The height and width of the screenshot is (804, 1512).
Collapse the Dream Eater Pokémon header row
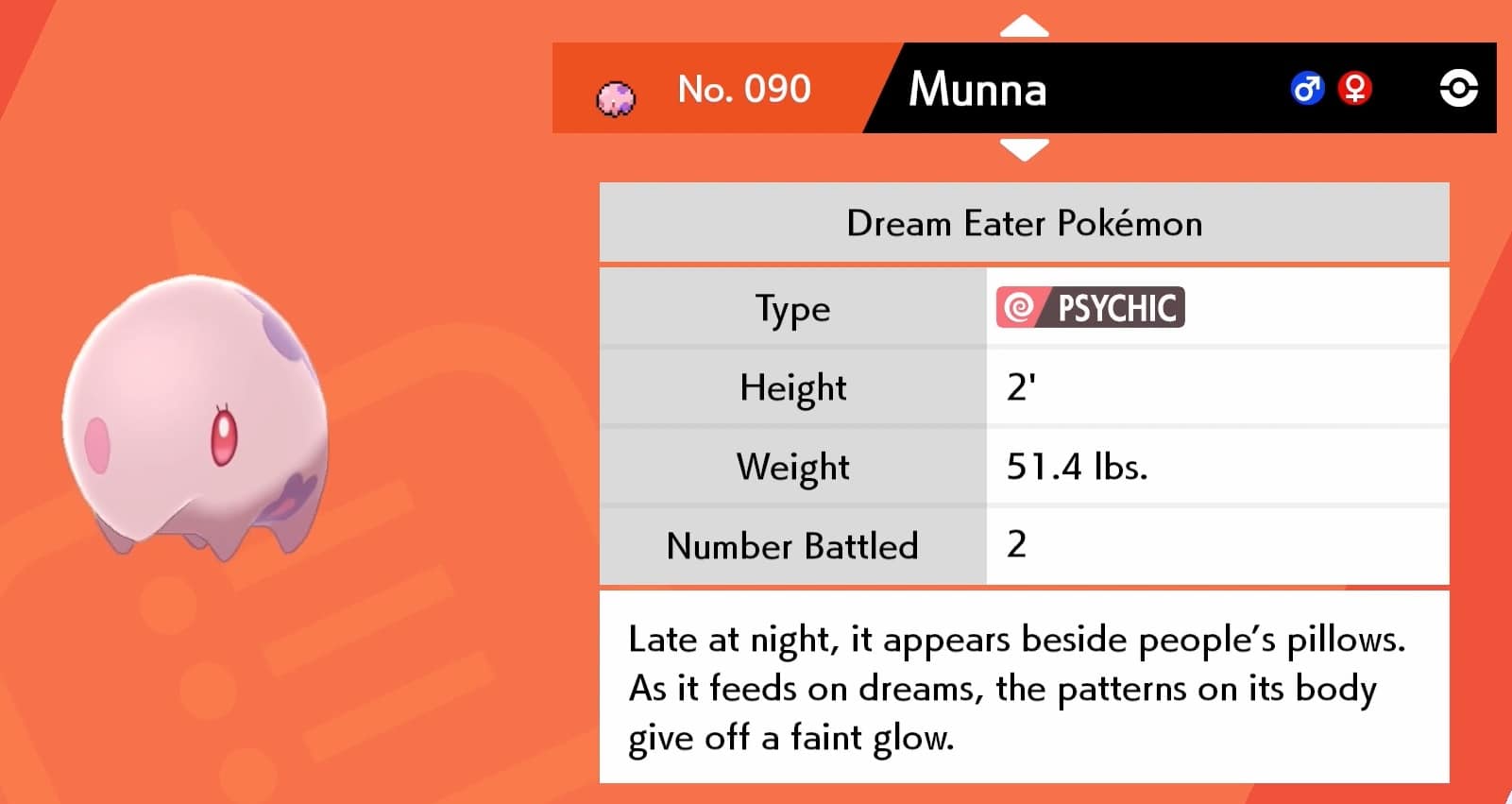click(1023, 223)
